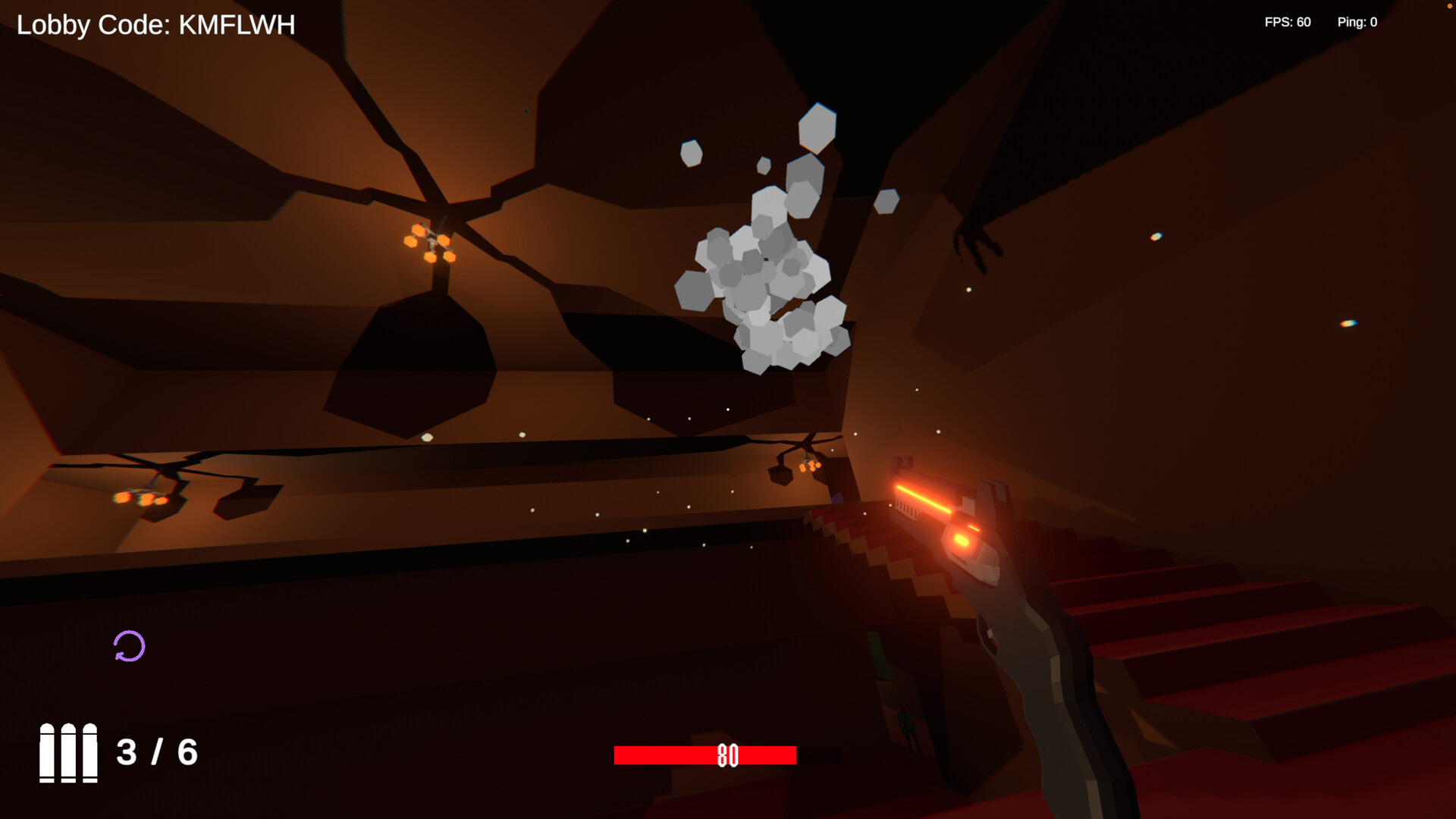Image resolution: width=1456 pixels, height=819 pixels.
Task: Click the Ping: 0 indicator
Action: point(1357,22)
